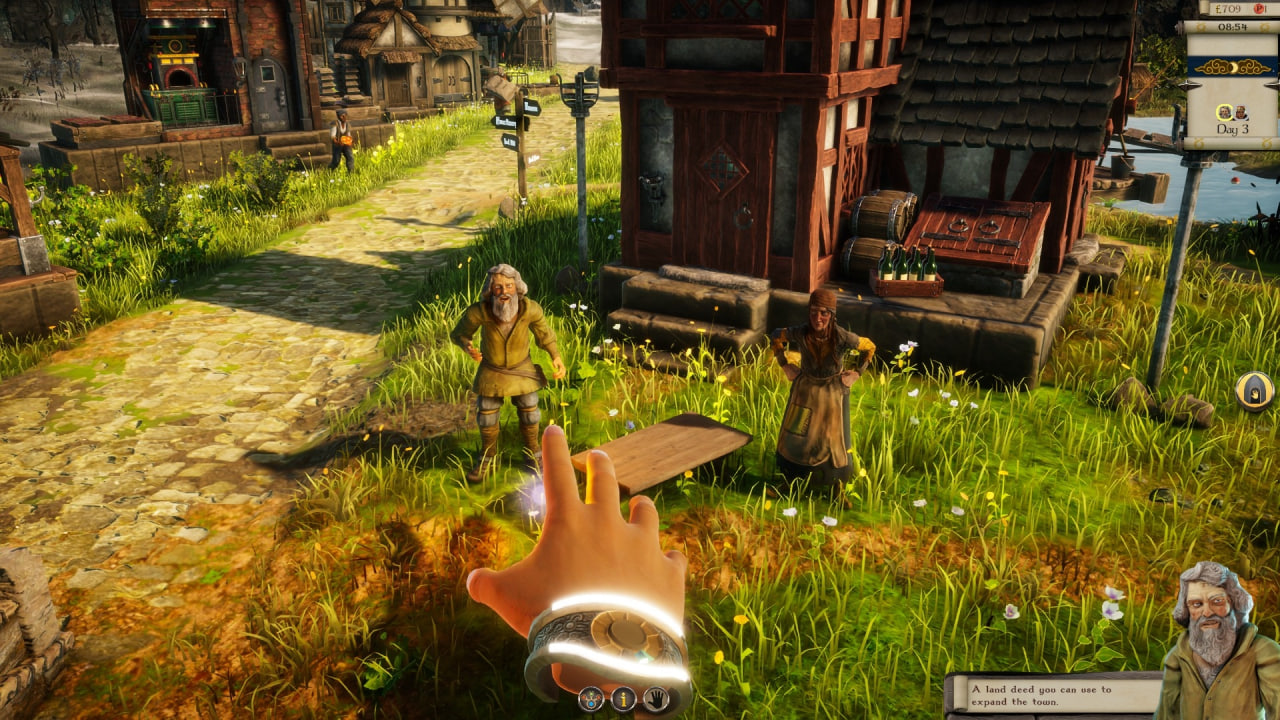Open the colored-orbs skill tree icon
The height and width of the screenshot is (720, 1280).
(591, 699)
